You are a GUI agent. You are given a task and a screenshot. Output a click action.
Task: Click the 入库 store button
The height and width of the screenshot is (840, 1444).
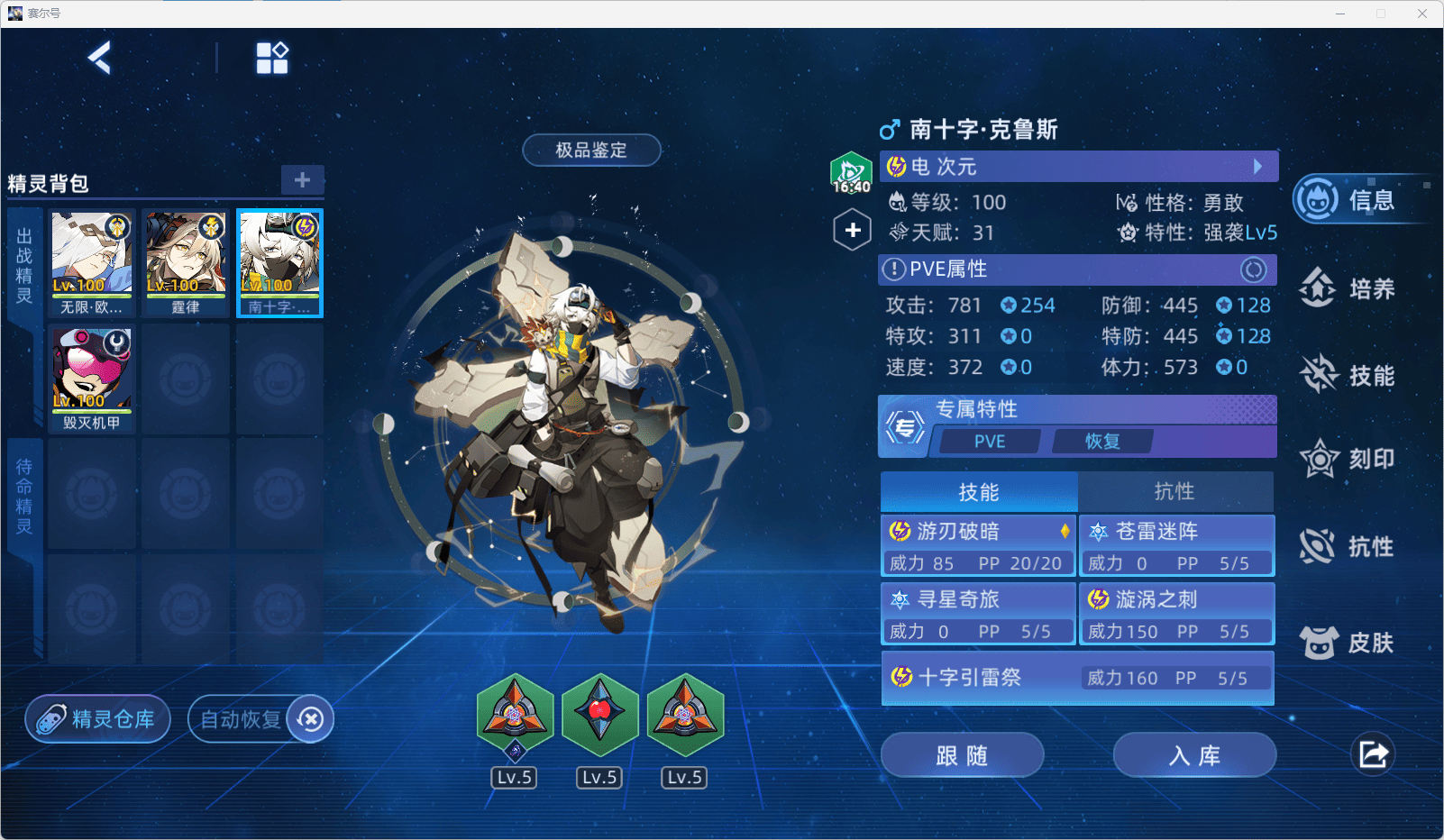[x=1194, y=755]
